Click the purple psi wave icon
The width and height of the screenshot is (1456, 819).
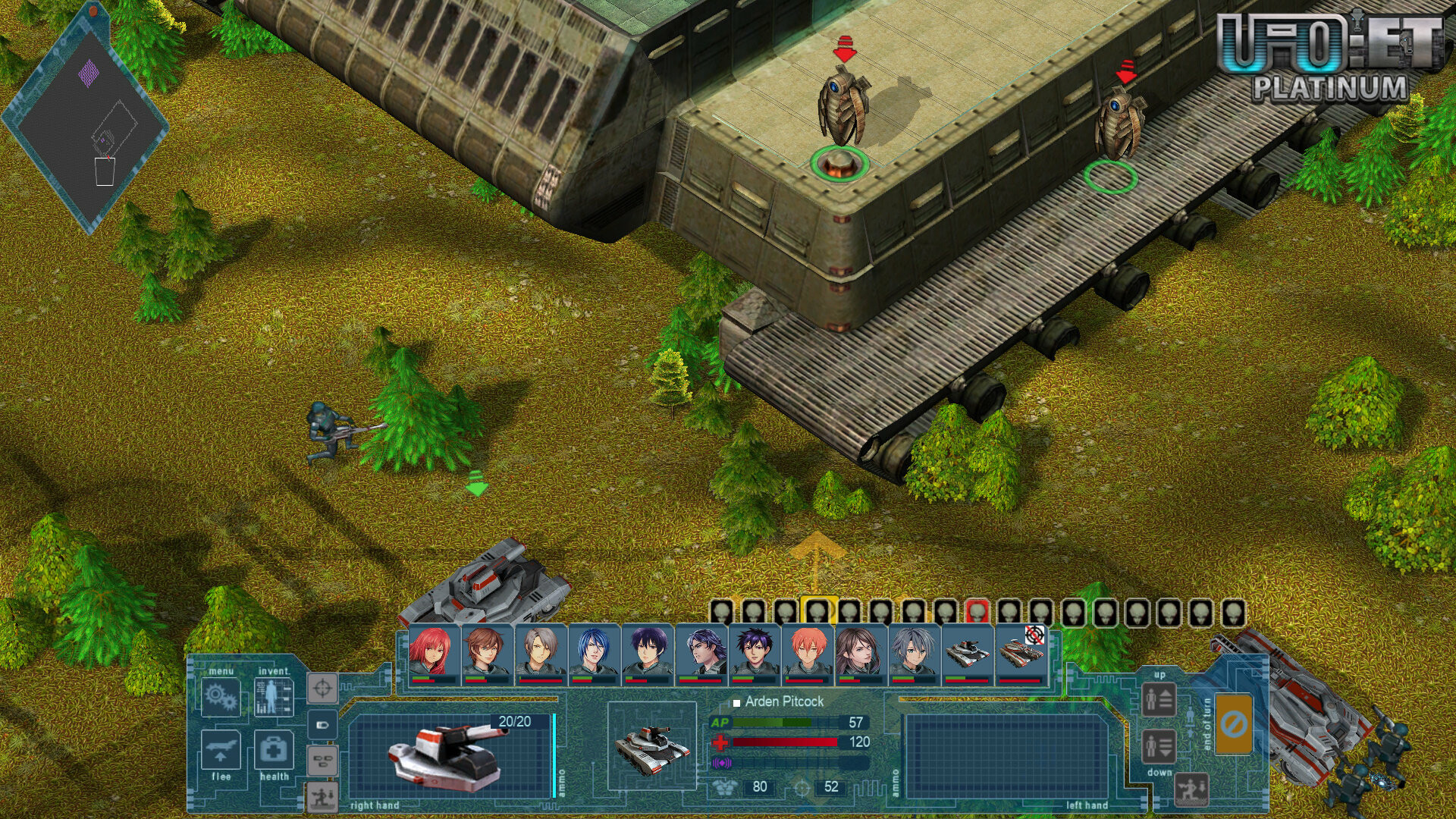pos(721,764)
